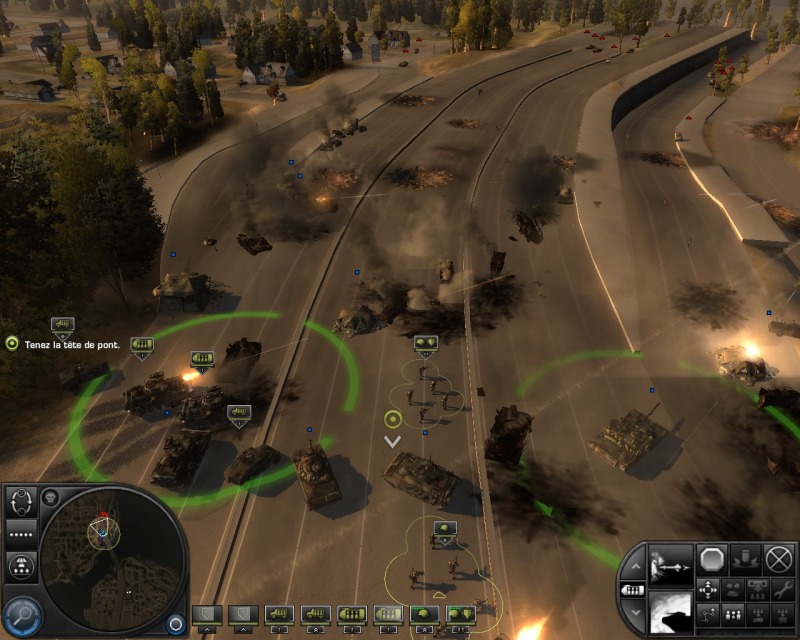Viewport: 800px width, 640px height.
Task: Click the up arrow on the command panel
Action: point(634,567)
